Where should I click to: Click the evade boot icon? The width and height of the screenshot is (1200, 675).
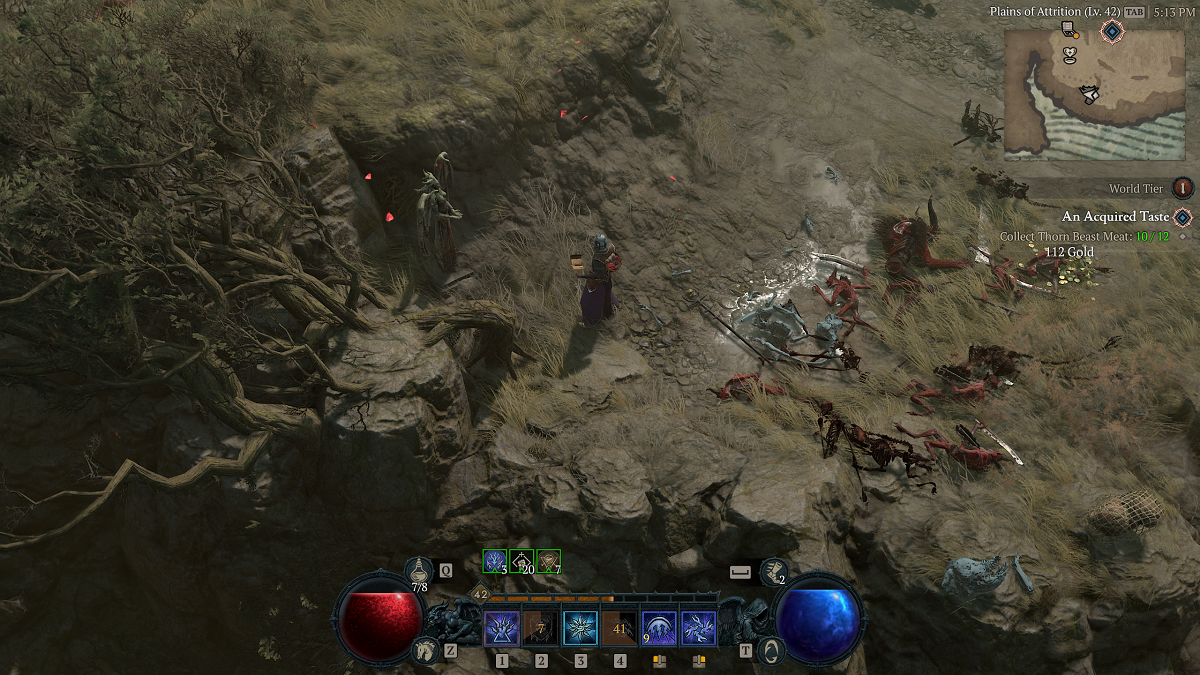pos(774,571)
